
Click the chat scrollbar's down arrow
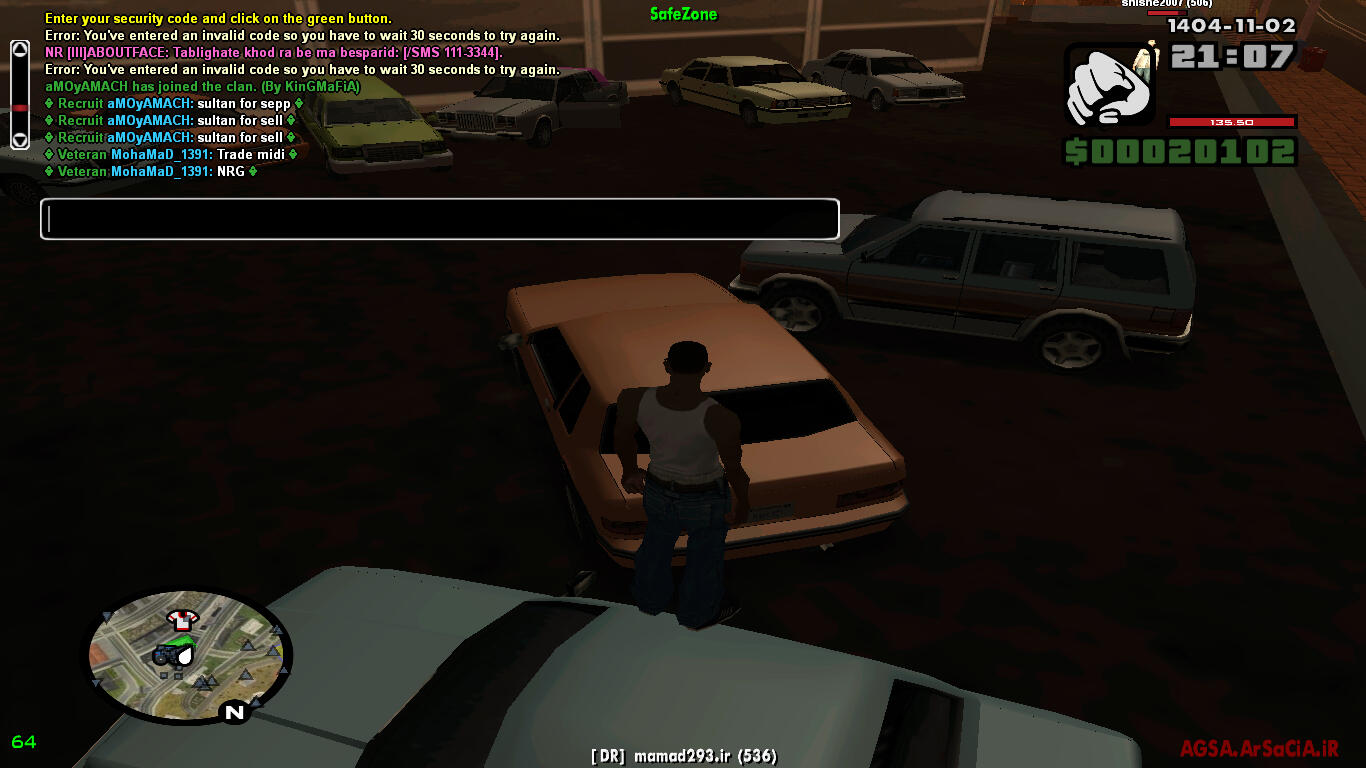19,140
